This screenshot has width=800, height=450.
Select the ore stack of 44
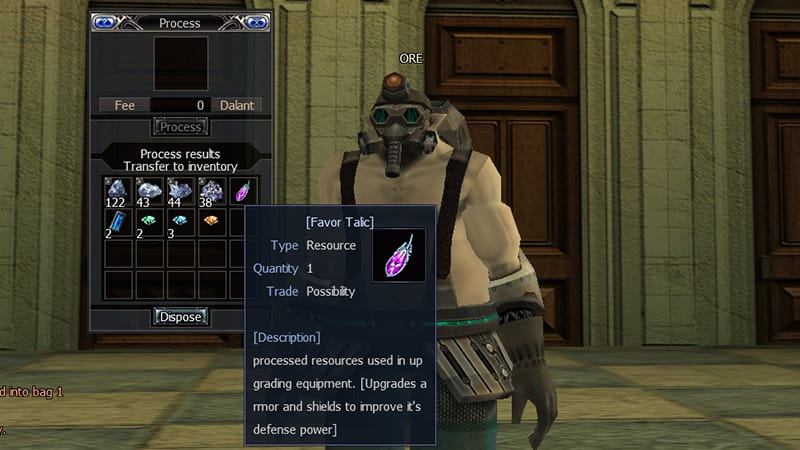[x=180, y=191]
